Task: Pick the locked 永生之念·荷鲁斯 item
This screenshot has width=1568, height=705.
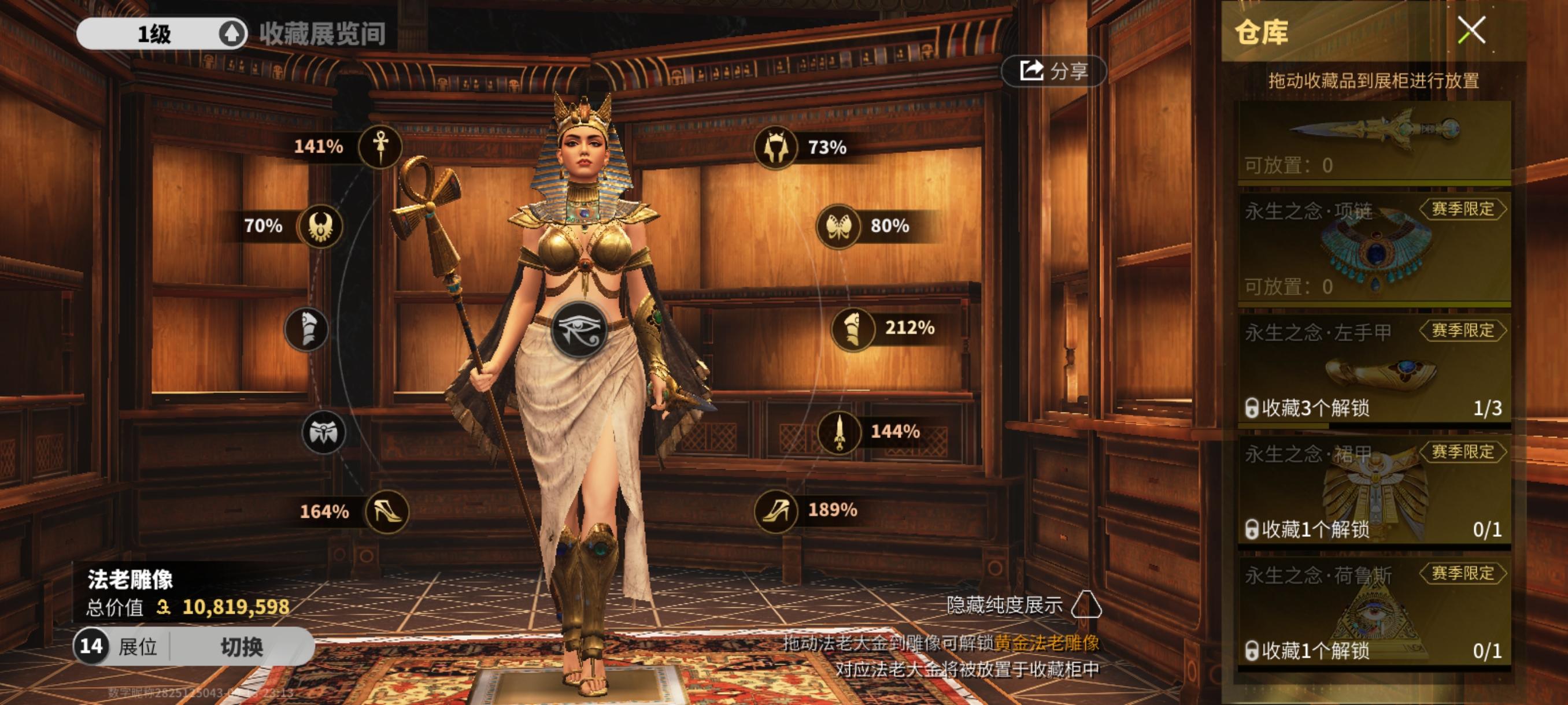Action: click(x=1374, y=613)
